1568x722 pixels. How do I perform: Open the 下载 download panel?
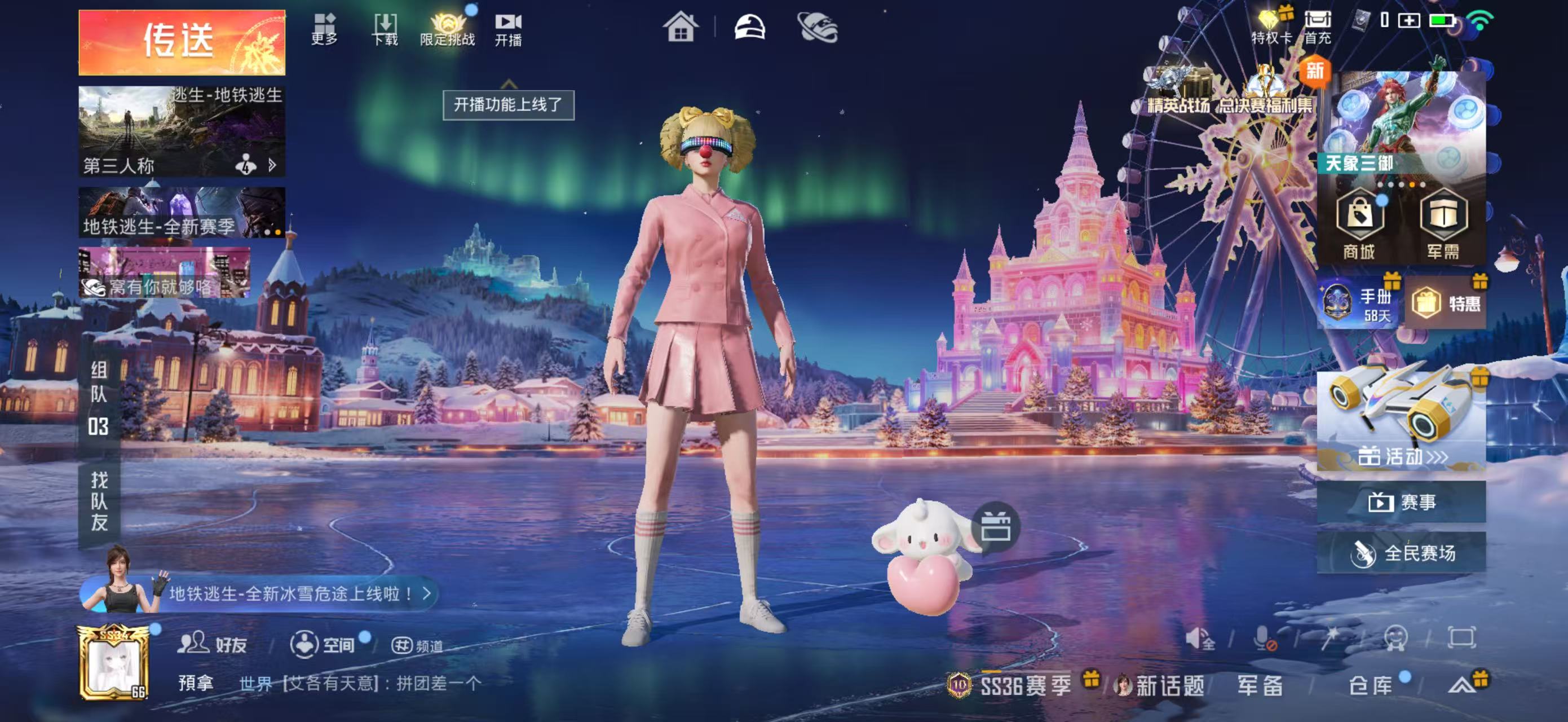coord(385,29)
